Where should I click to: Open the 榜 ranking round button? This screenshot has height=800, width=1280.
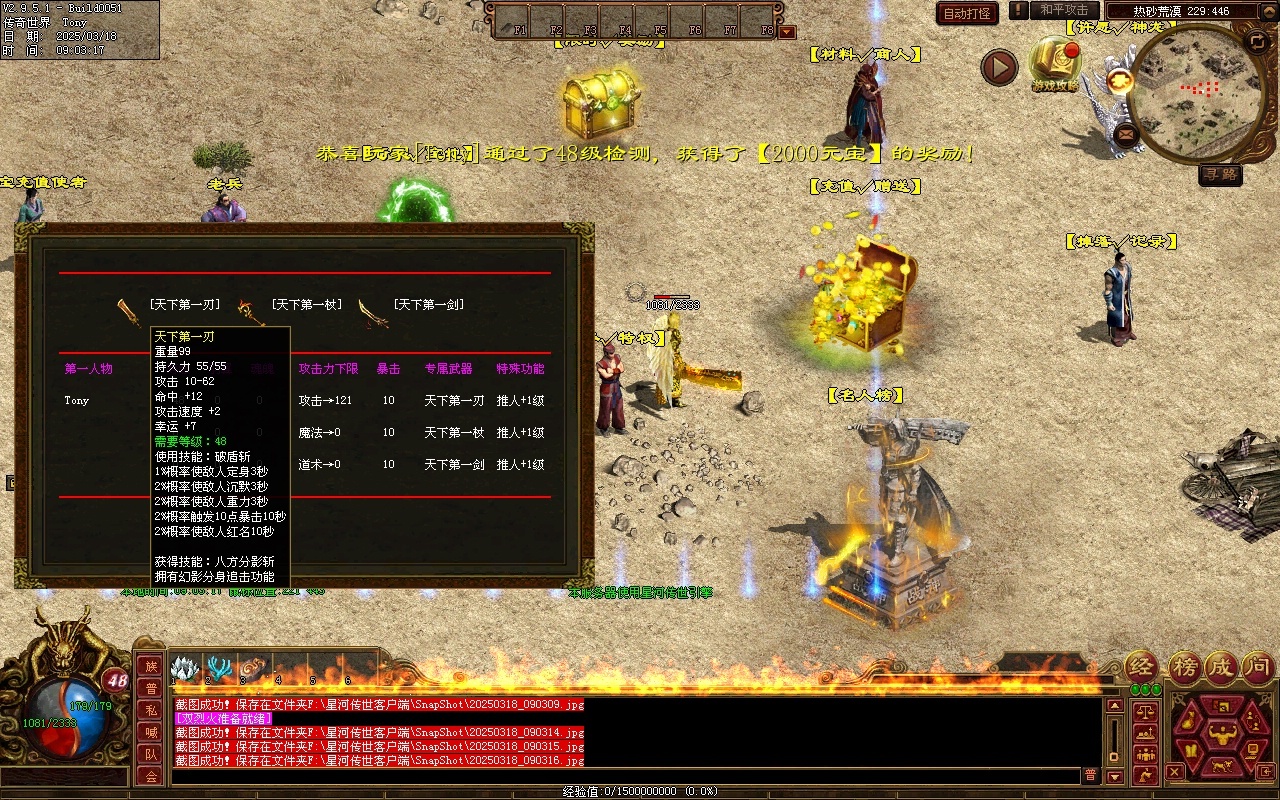coord(1186,667)
